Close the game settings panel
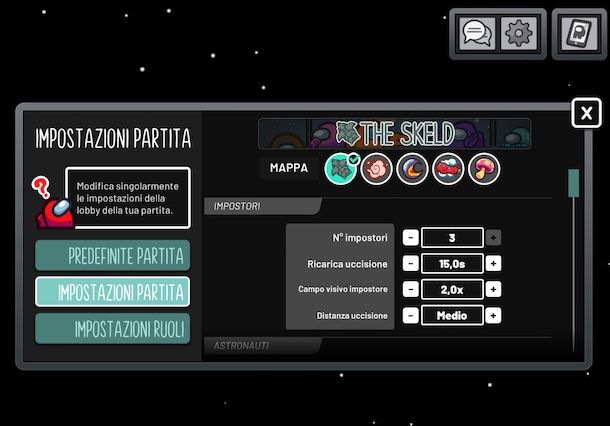 pyautogui.click(x=586, y=113)
